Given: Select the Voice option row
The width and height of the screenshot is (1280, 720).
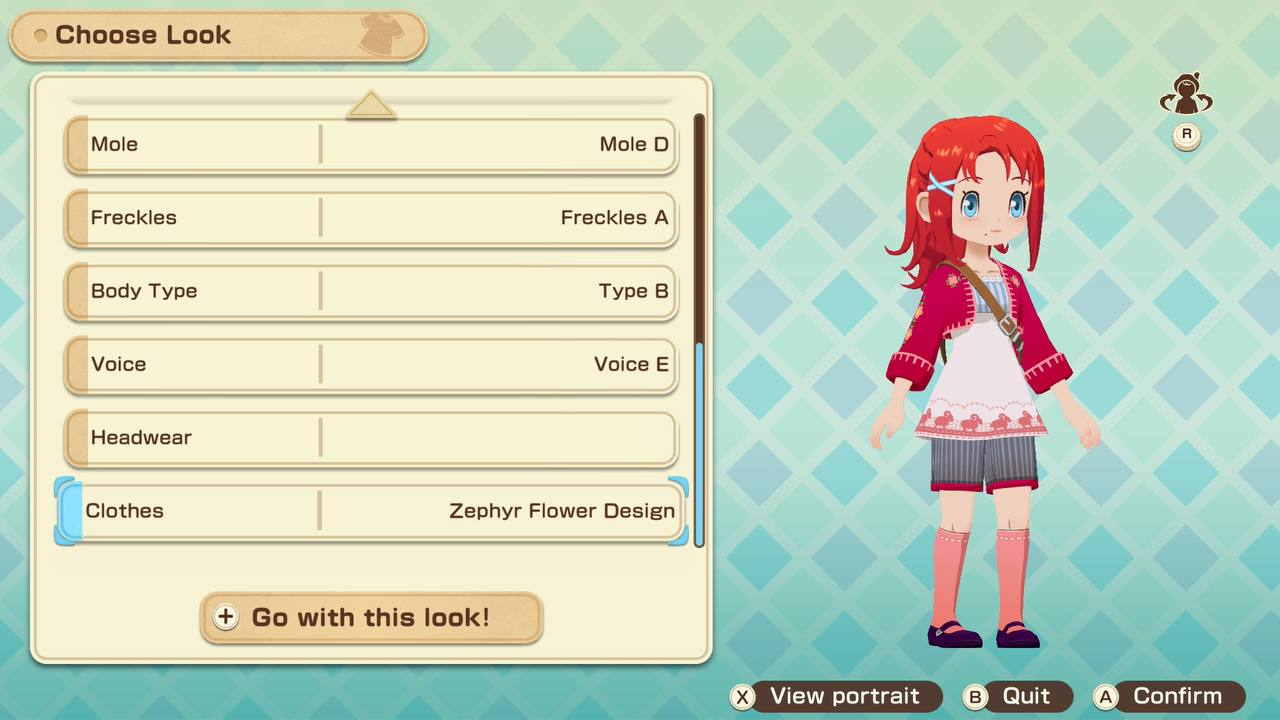Looking at the screenshot, I should pyautogui.click(x=371, y=364).
